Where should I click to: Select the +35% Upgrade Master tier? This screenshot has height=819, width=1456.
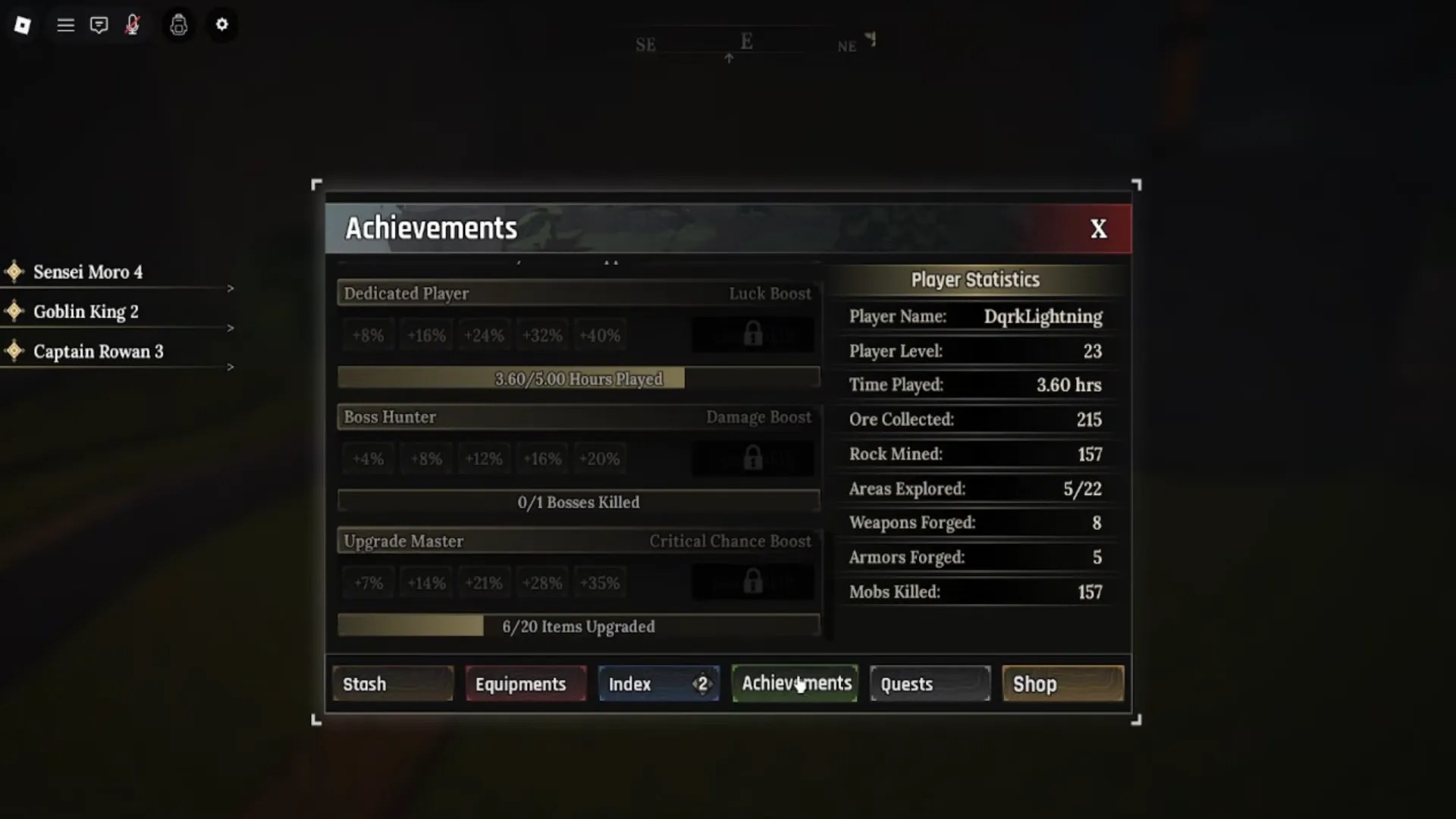point(599,582)
